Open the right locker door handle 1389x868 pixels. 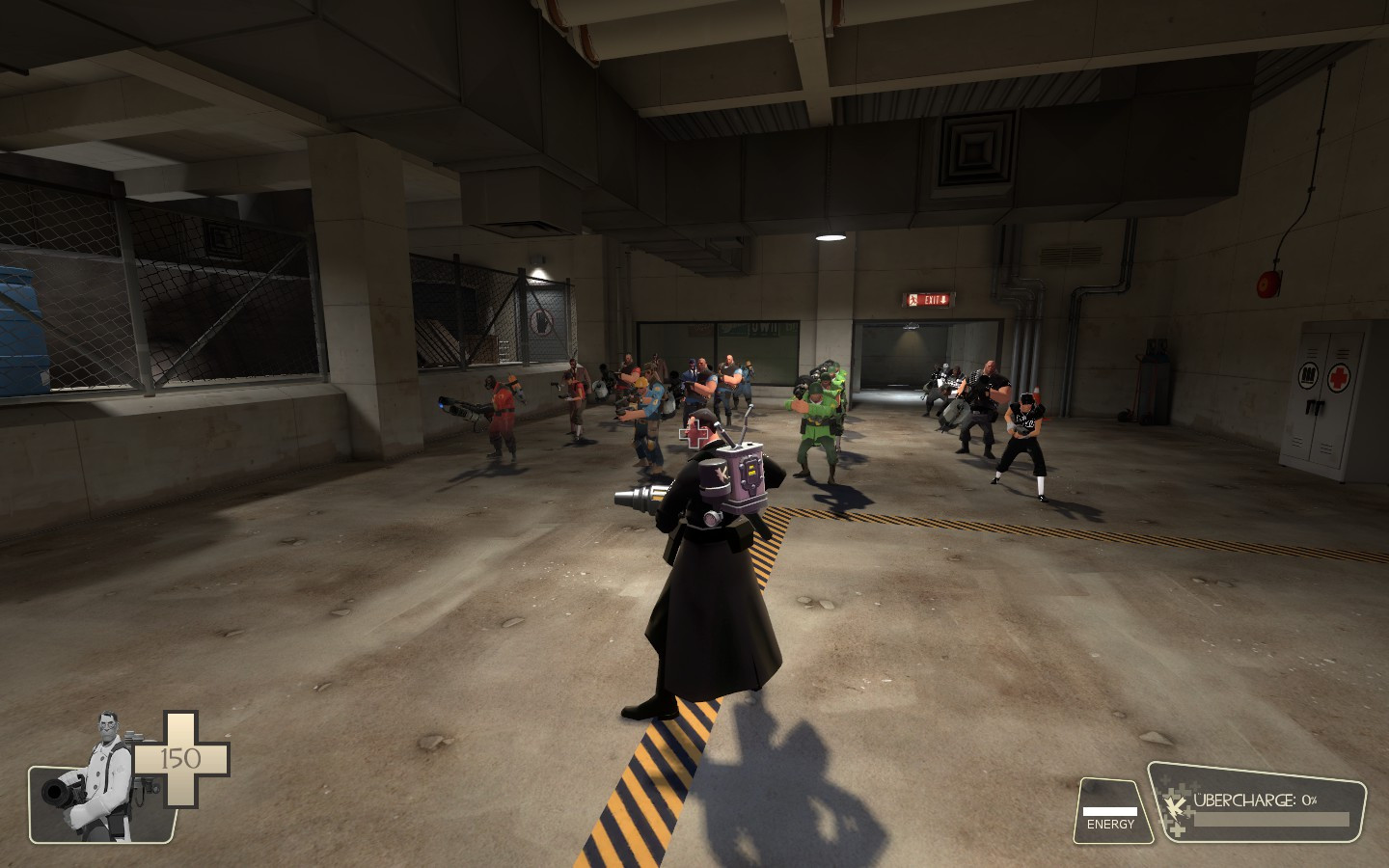[1319, 407]
